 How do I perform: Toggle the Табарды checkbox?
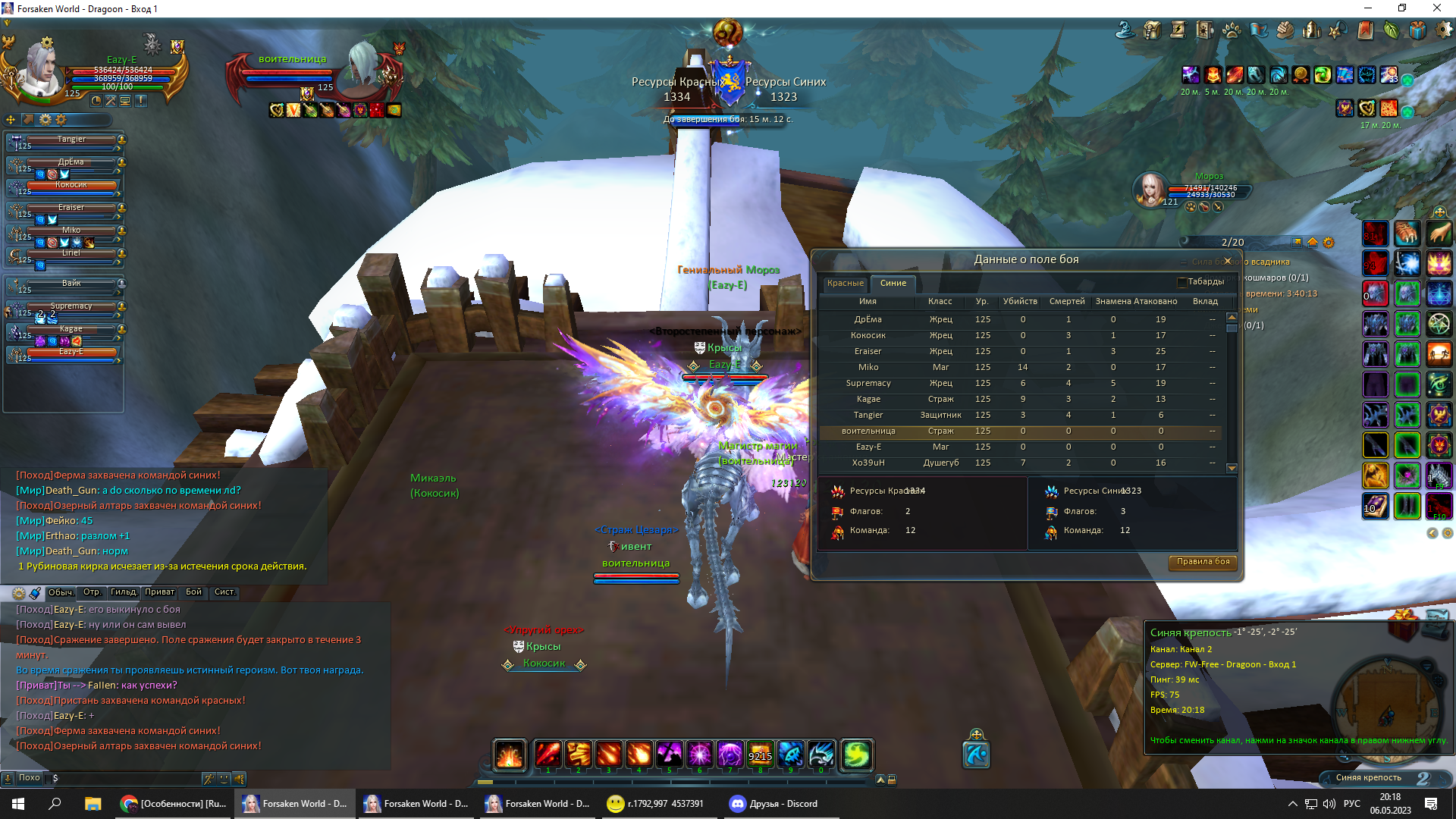pos(1181,282)
